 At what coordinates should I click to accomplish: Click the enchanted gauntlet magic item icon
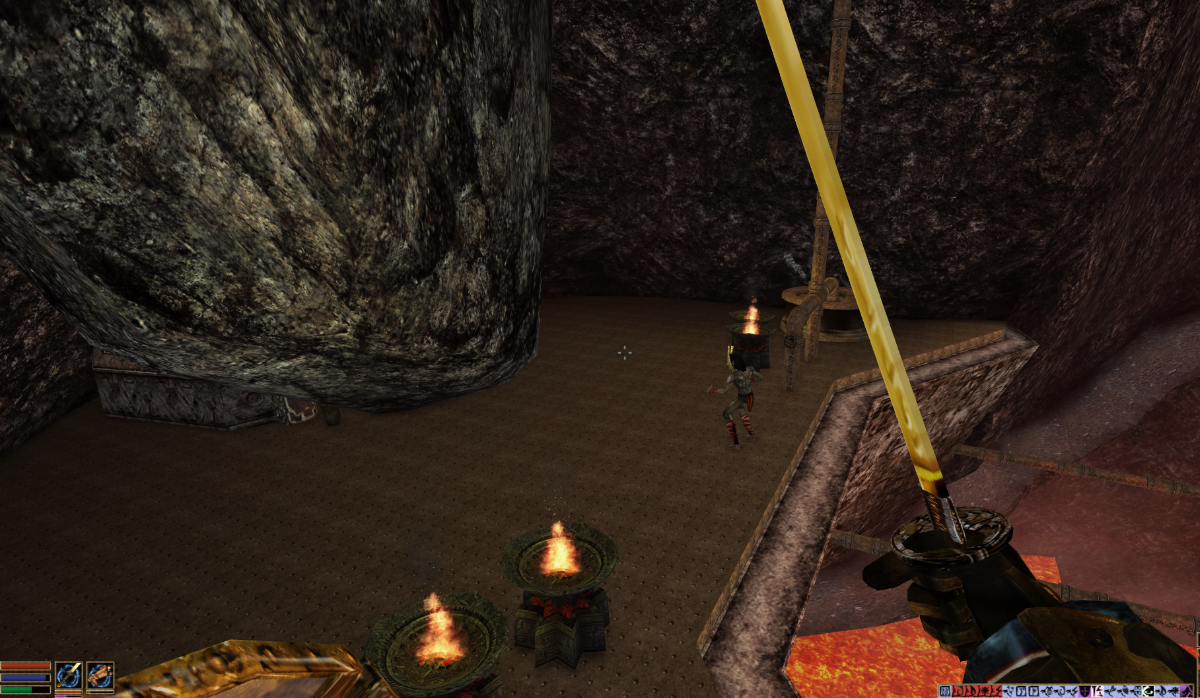click(100, 675)
